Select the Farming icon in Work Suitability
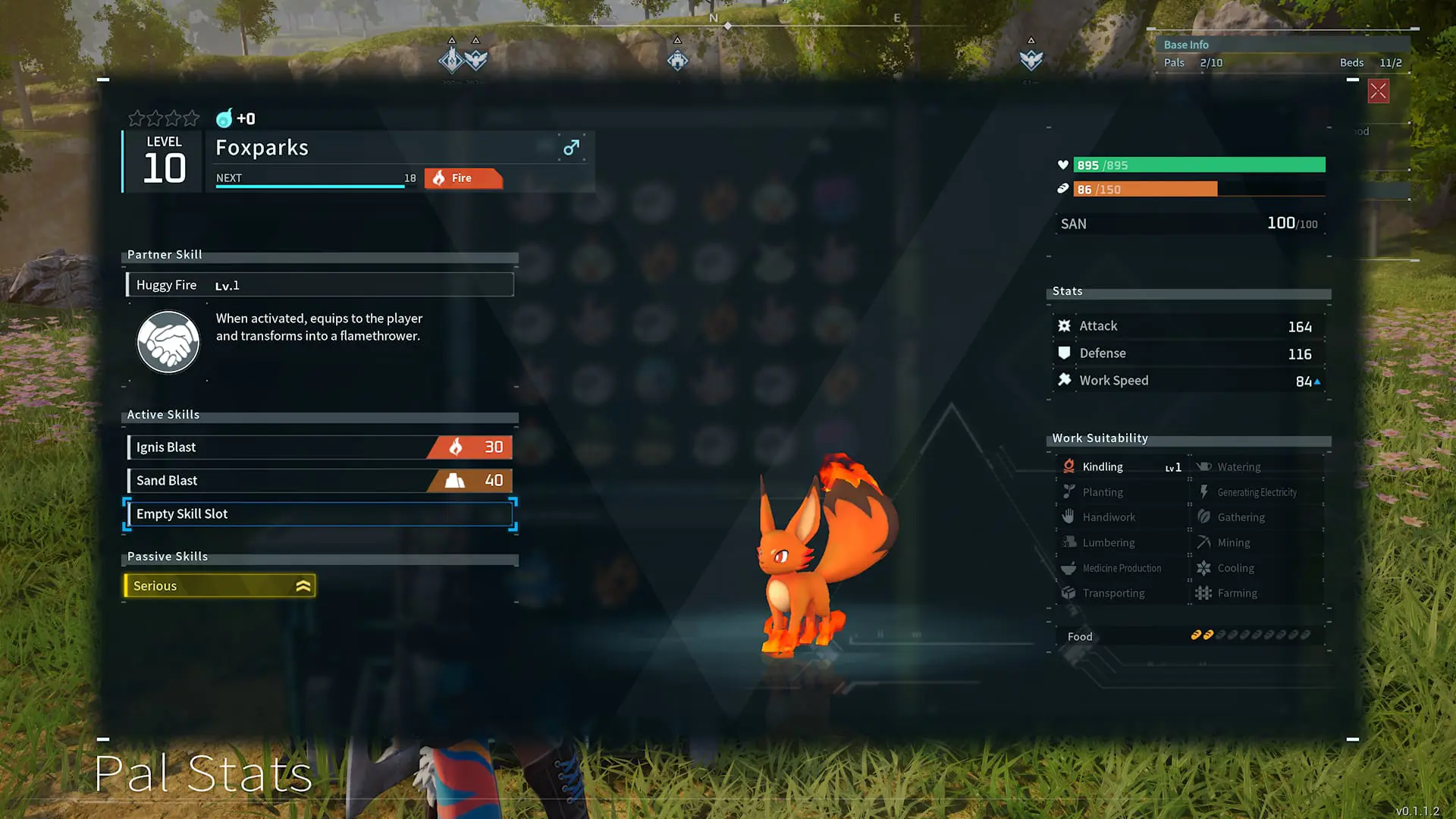The height and width of the screenshot is (819, 1456). [x=1204, y=593]
